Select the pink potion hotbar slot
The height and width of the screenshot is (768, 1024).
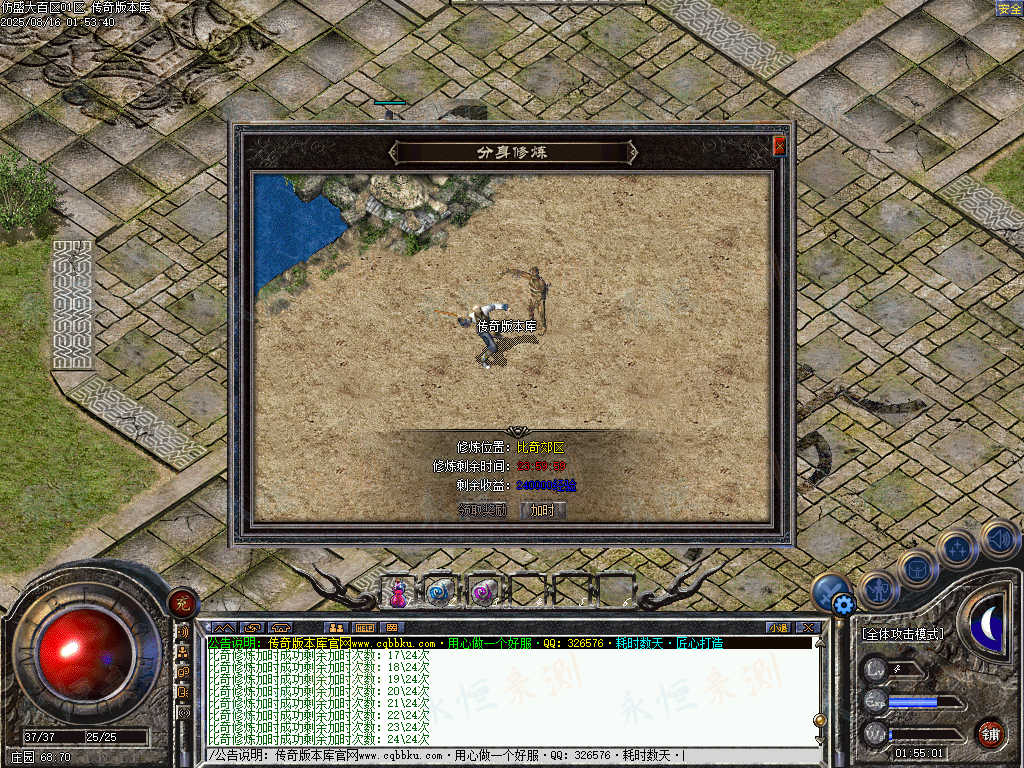coord(398,592)
